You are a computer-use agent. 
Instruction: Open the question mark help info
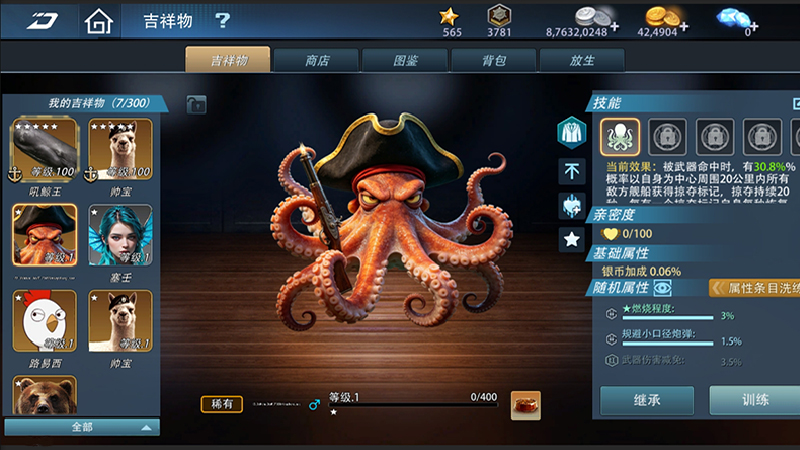click(x=222, y=20)
